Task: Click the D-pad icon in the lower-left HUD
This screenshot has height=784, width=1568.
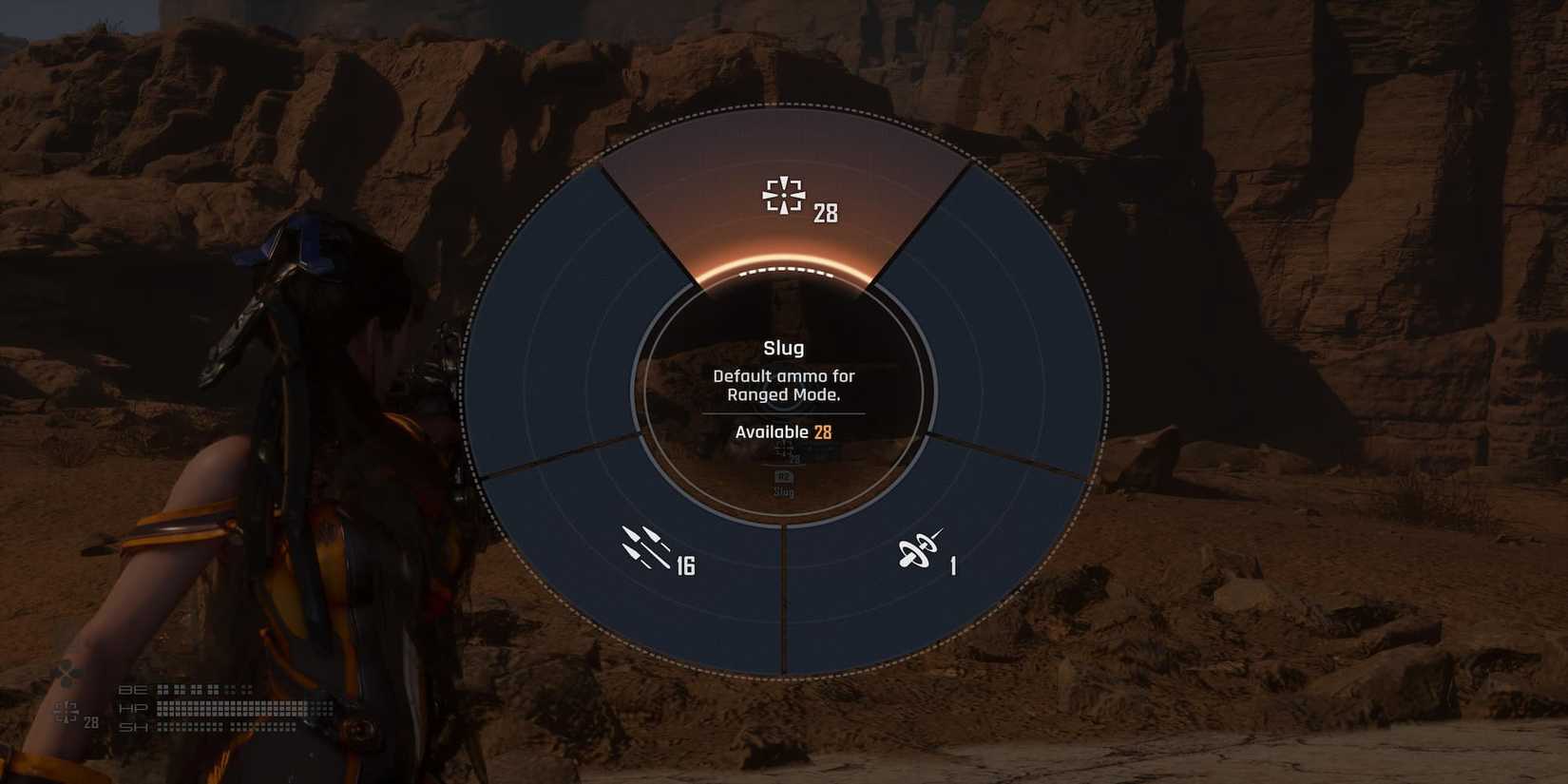Action: click(65, 675)
